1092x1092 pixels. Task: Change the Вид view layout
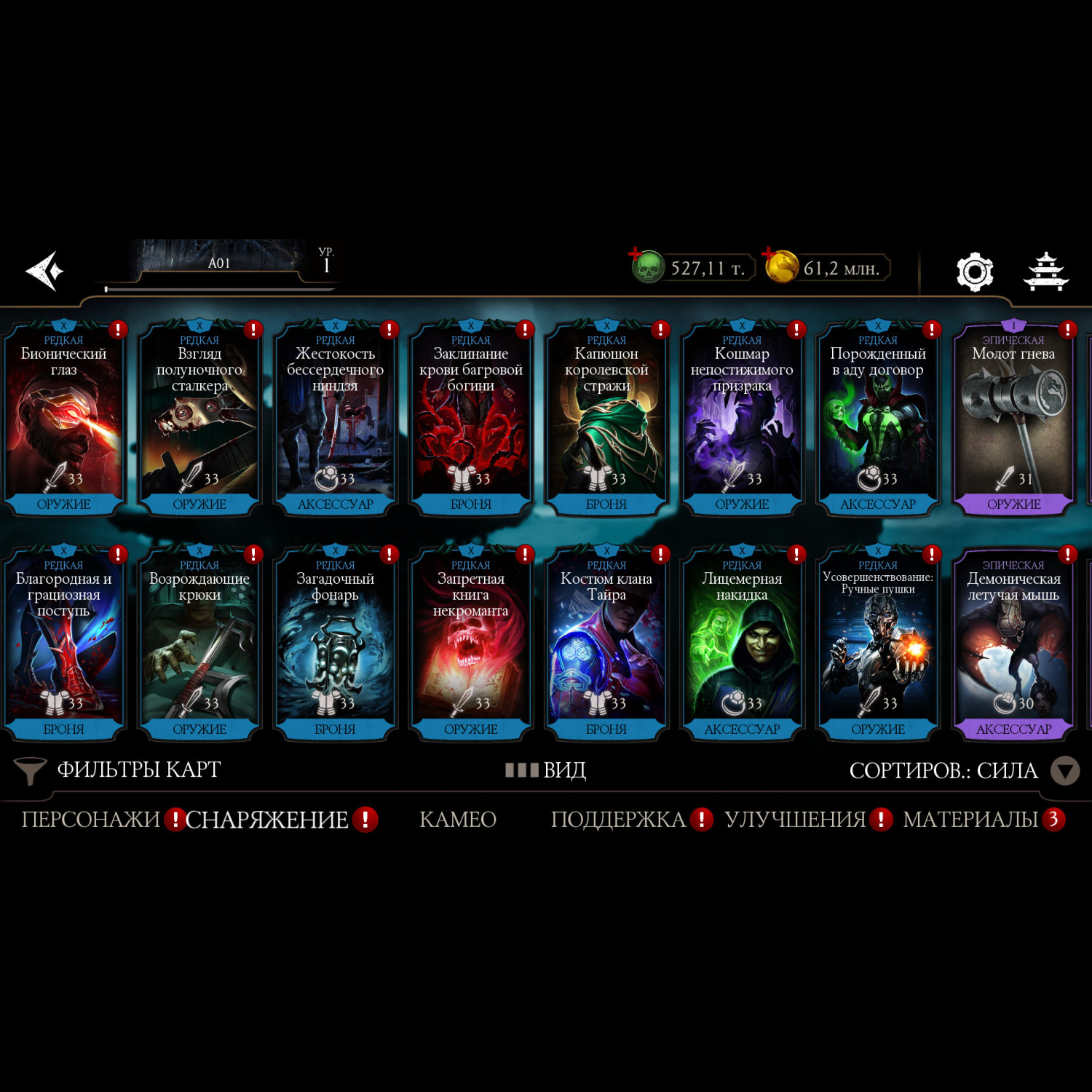coord(546,770)
